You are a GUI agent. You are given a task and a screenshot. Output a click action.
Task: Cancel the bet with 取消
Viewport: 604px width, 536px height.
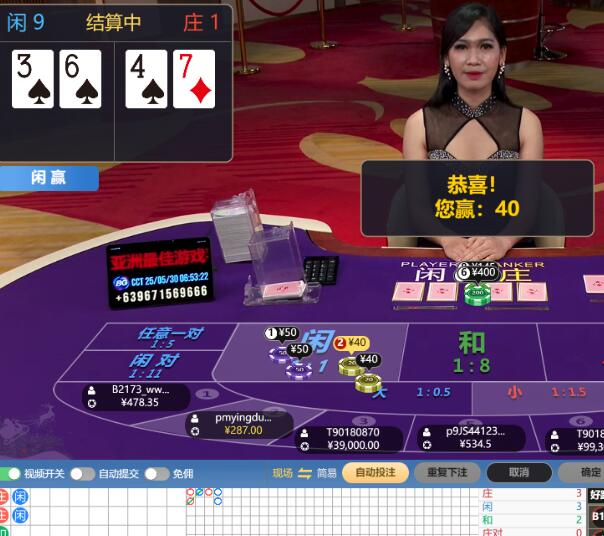tap(518, 472)
